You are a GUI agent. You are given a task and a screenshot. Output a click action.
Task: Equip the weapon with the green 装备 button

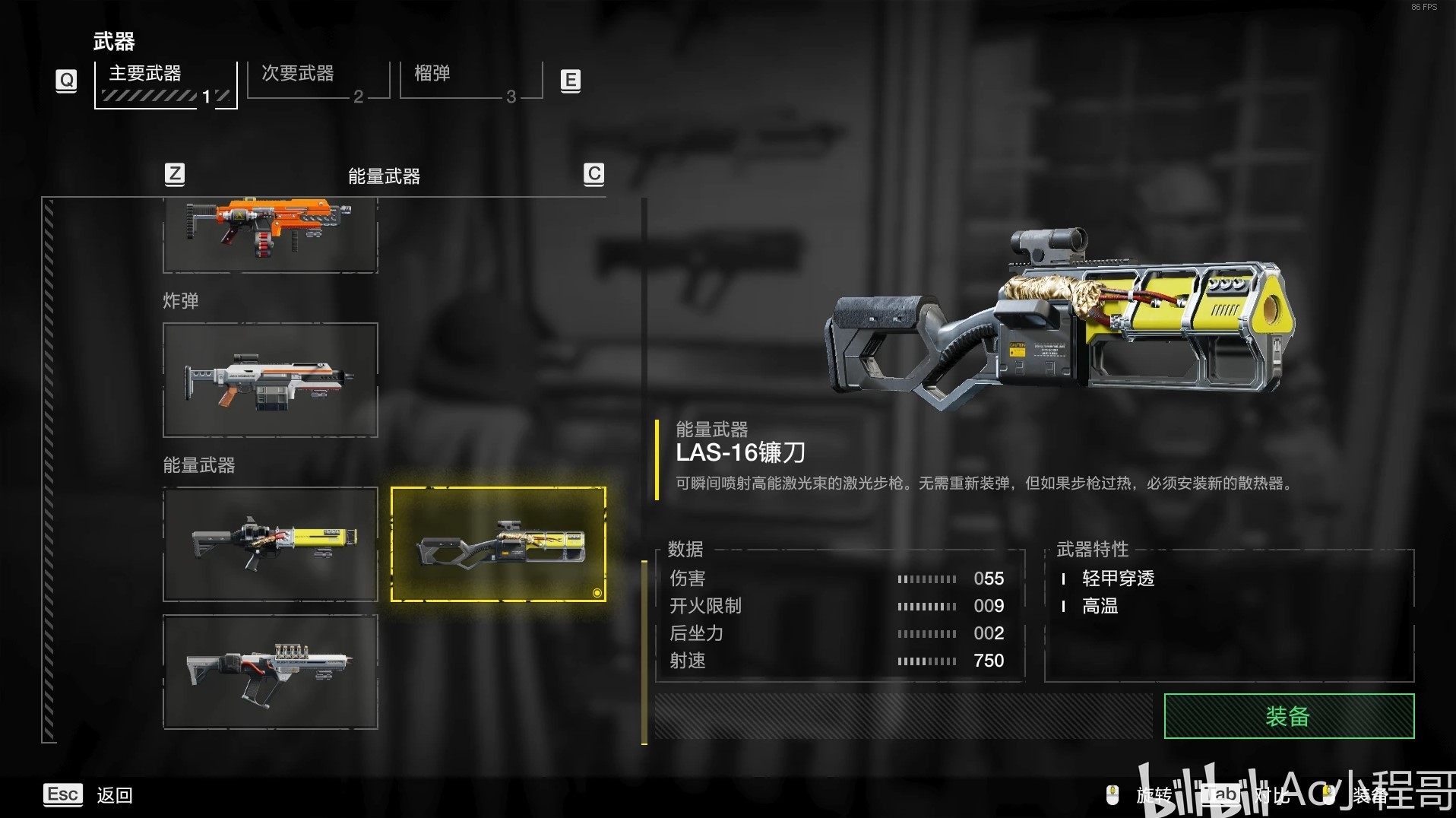pos(1288,716)
